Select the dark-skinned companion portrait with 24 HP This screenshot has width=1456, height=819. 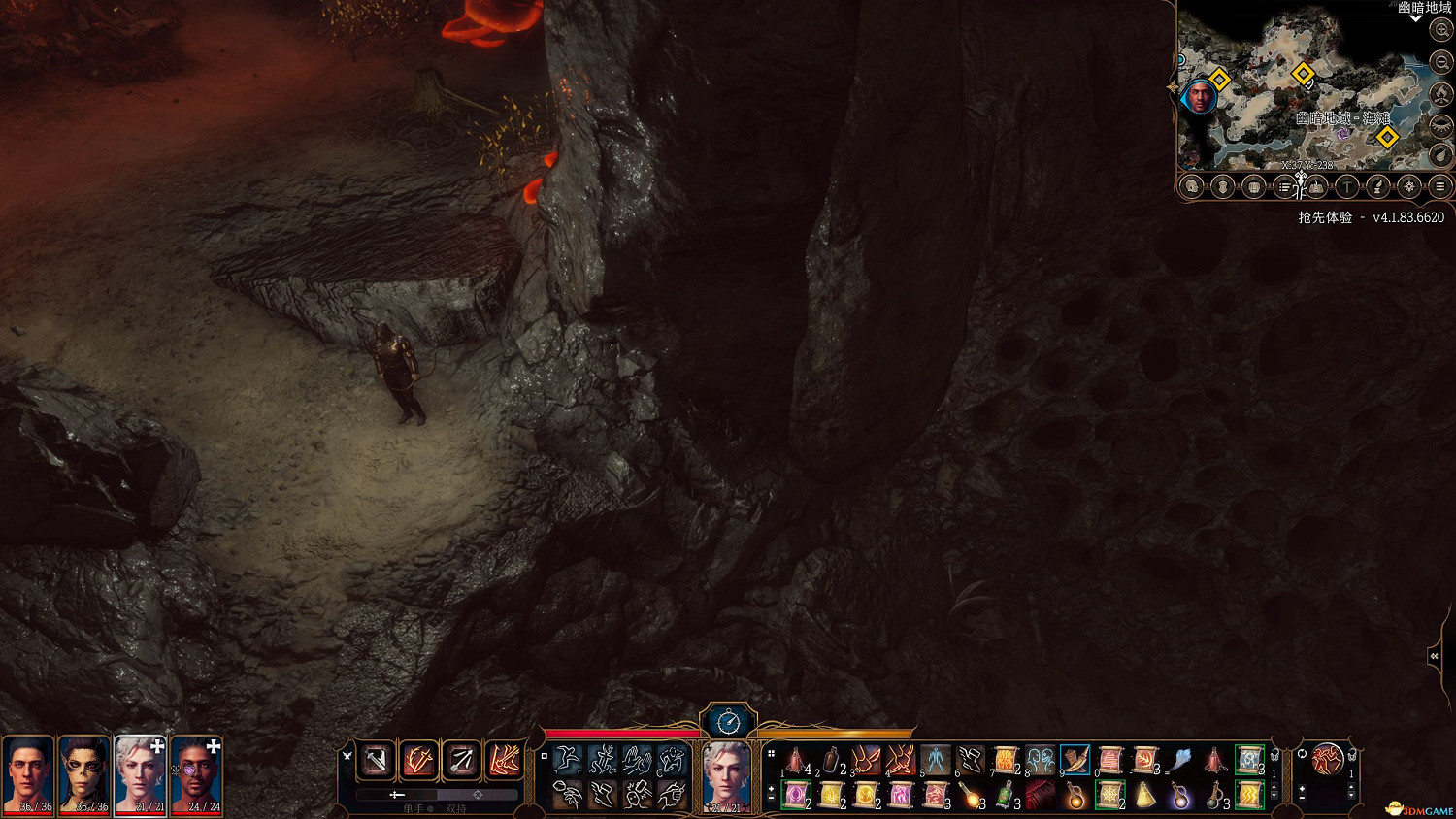click(197, 772)
